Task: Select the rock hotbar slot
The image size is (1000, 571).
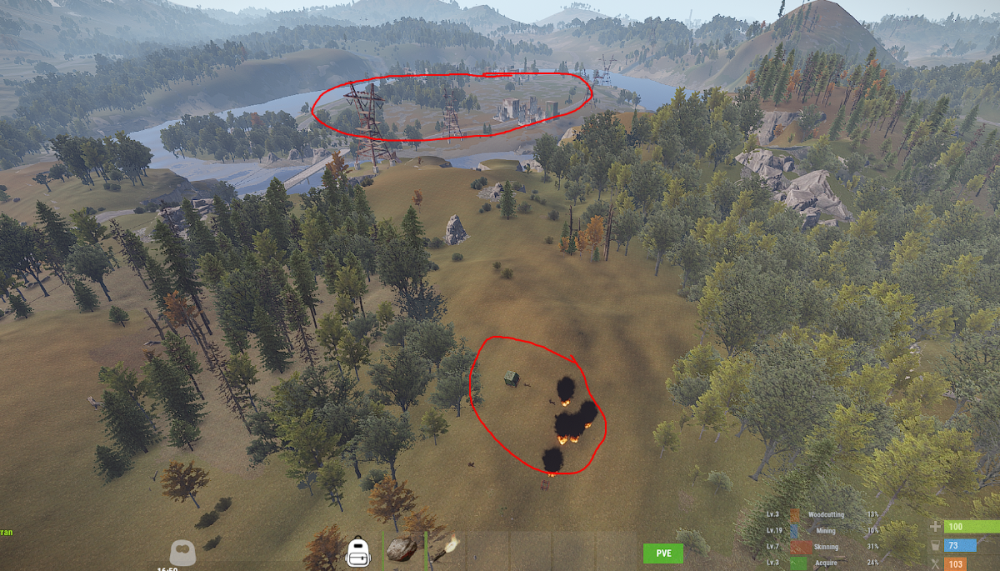Action: (x=401, y=548)
